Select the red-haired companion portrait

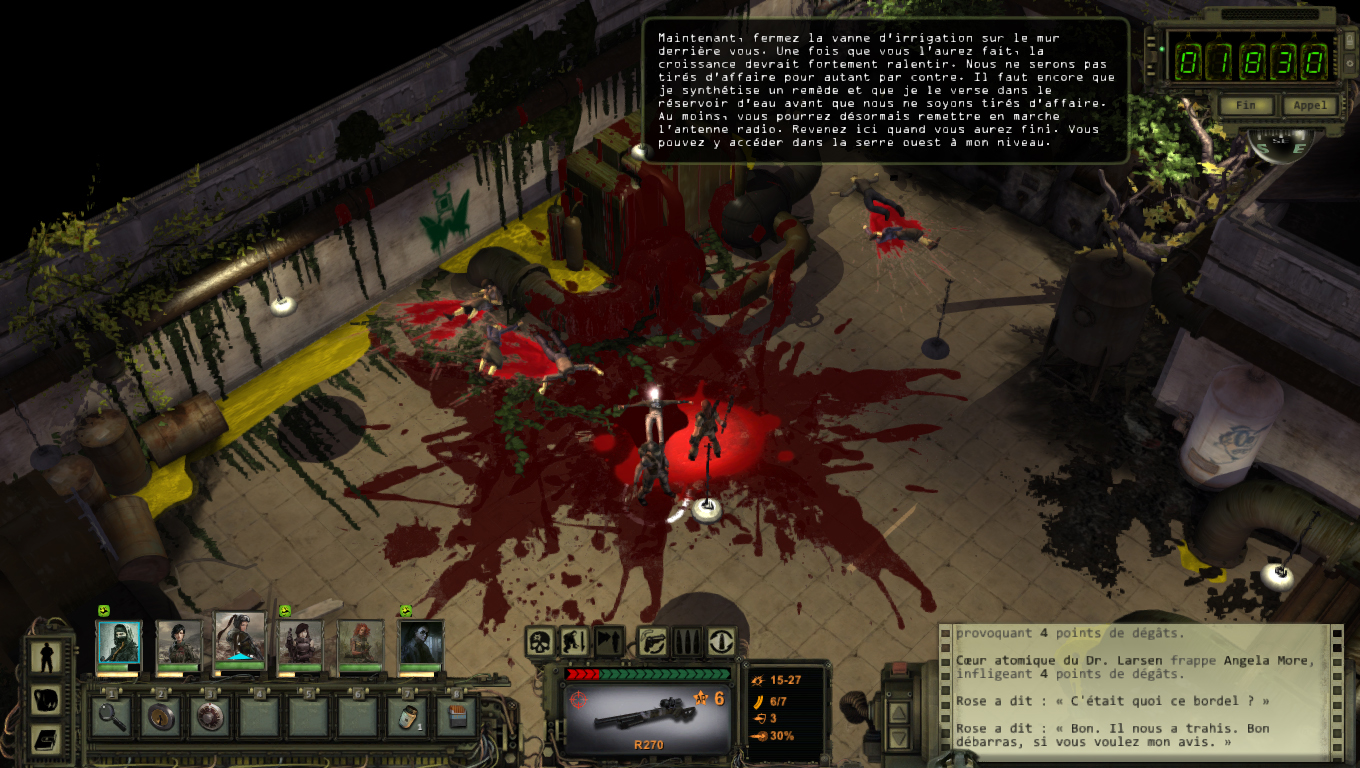coord(360,644)
